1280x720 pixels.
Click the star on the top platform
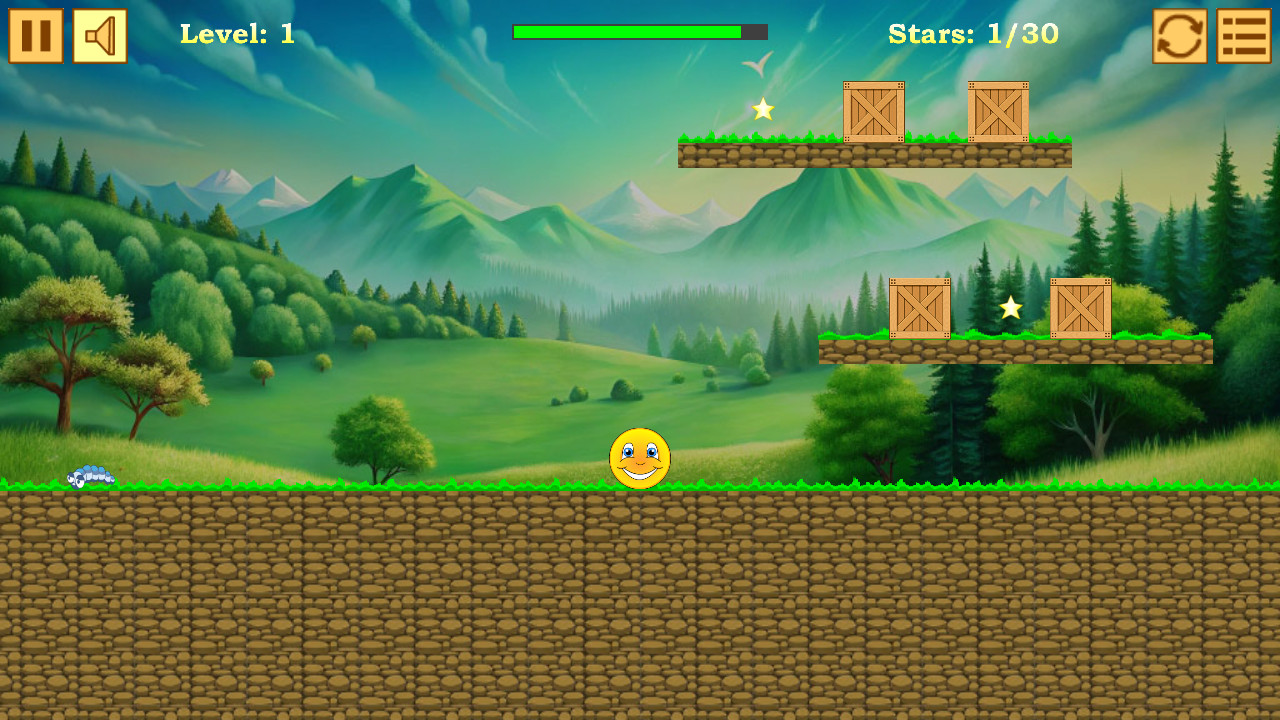(x=763, y=110)
